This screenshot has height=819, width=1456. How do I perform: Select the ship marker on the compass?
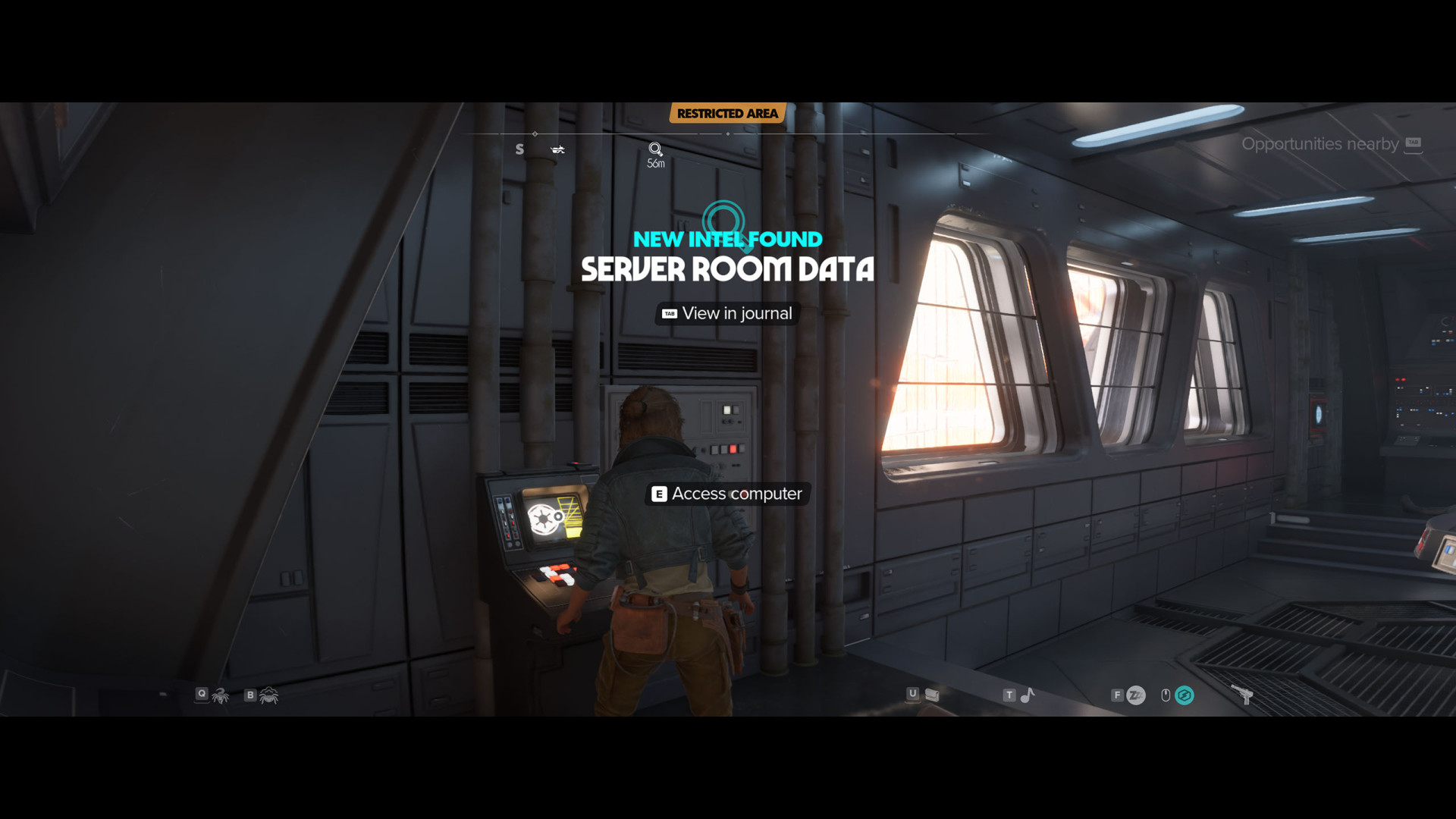pyautogui.click(x=557, y=149)
